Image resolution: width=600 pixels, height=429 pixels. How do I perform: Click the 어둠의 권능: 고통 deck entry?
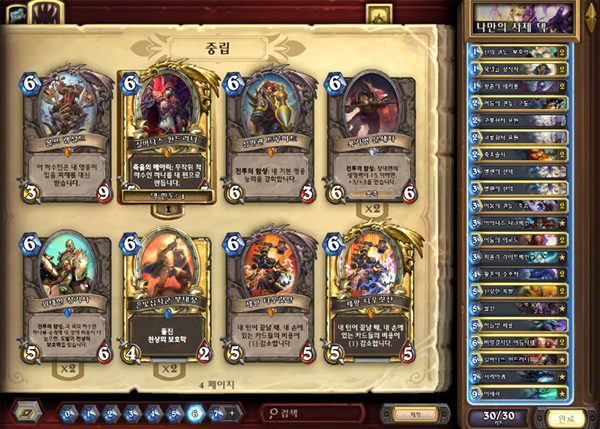tap(521, 102)
